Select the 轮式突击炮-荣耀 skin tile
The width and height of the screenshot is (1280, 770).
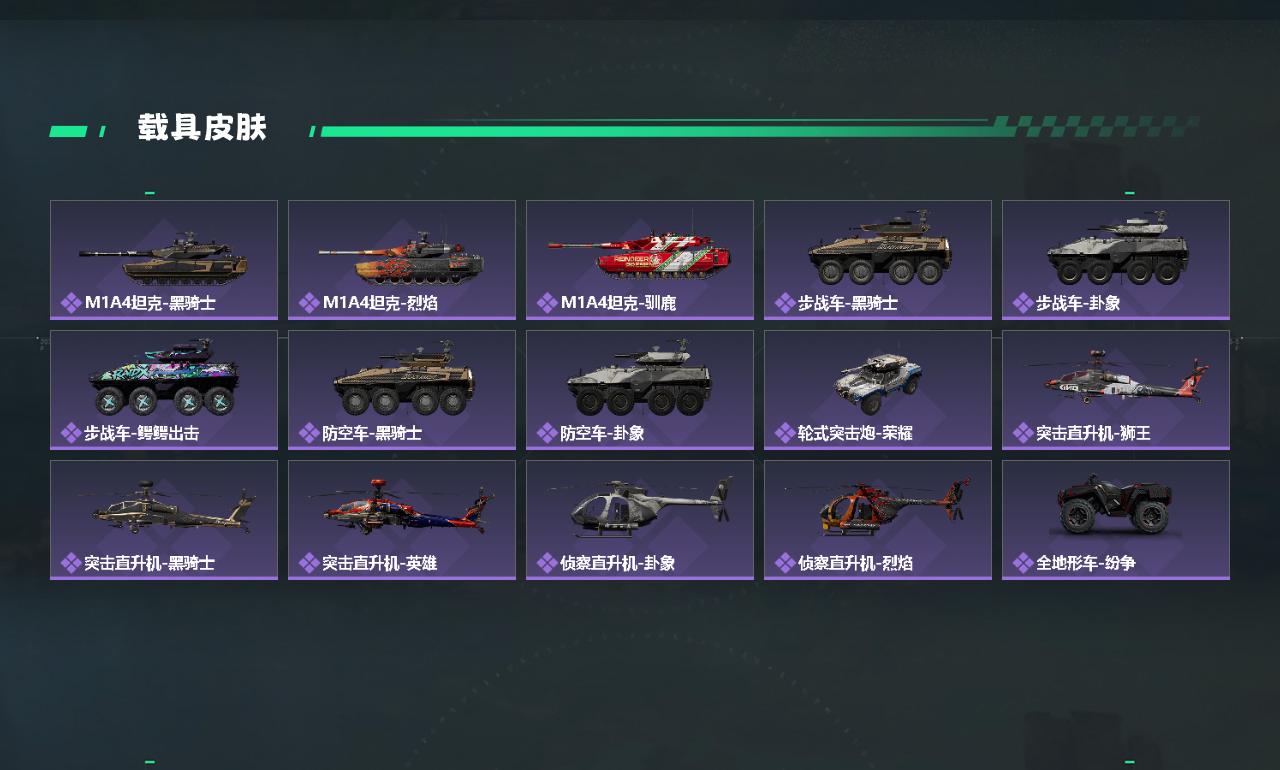pyautogui.click(x=878, y=390)
